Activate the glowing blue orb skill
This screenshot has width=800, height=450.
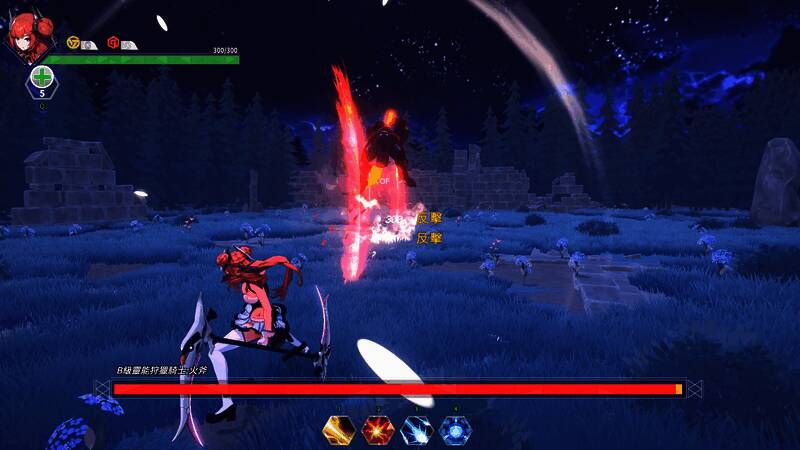pyautogui.click(x=455, y=431)
